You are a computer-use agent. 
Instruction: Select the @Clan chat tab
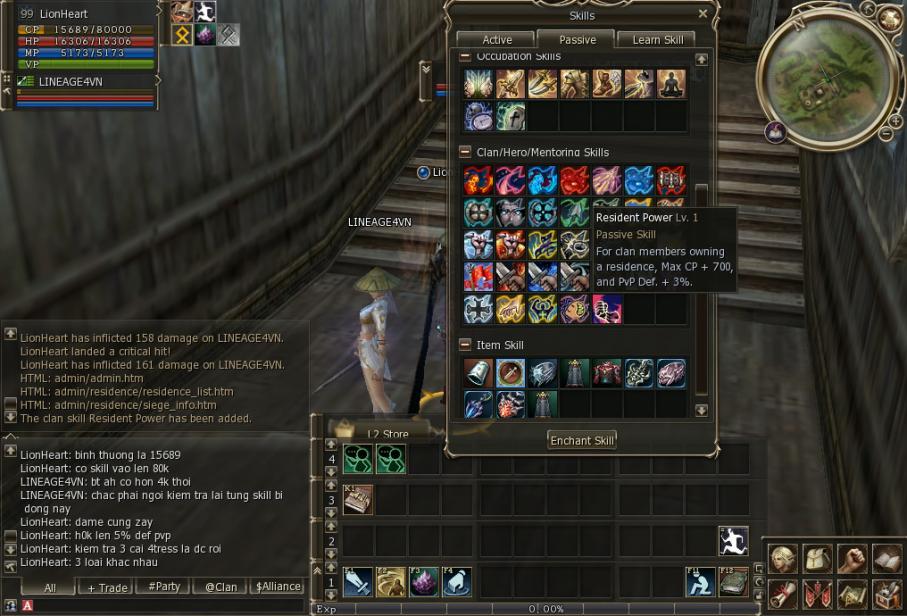click(x=220, y=587)
